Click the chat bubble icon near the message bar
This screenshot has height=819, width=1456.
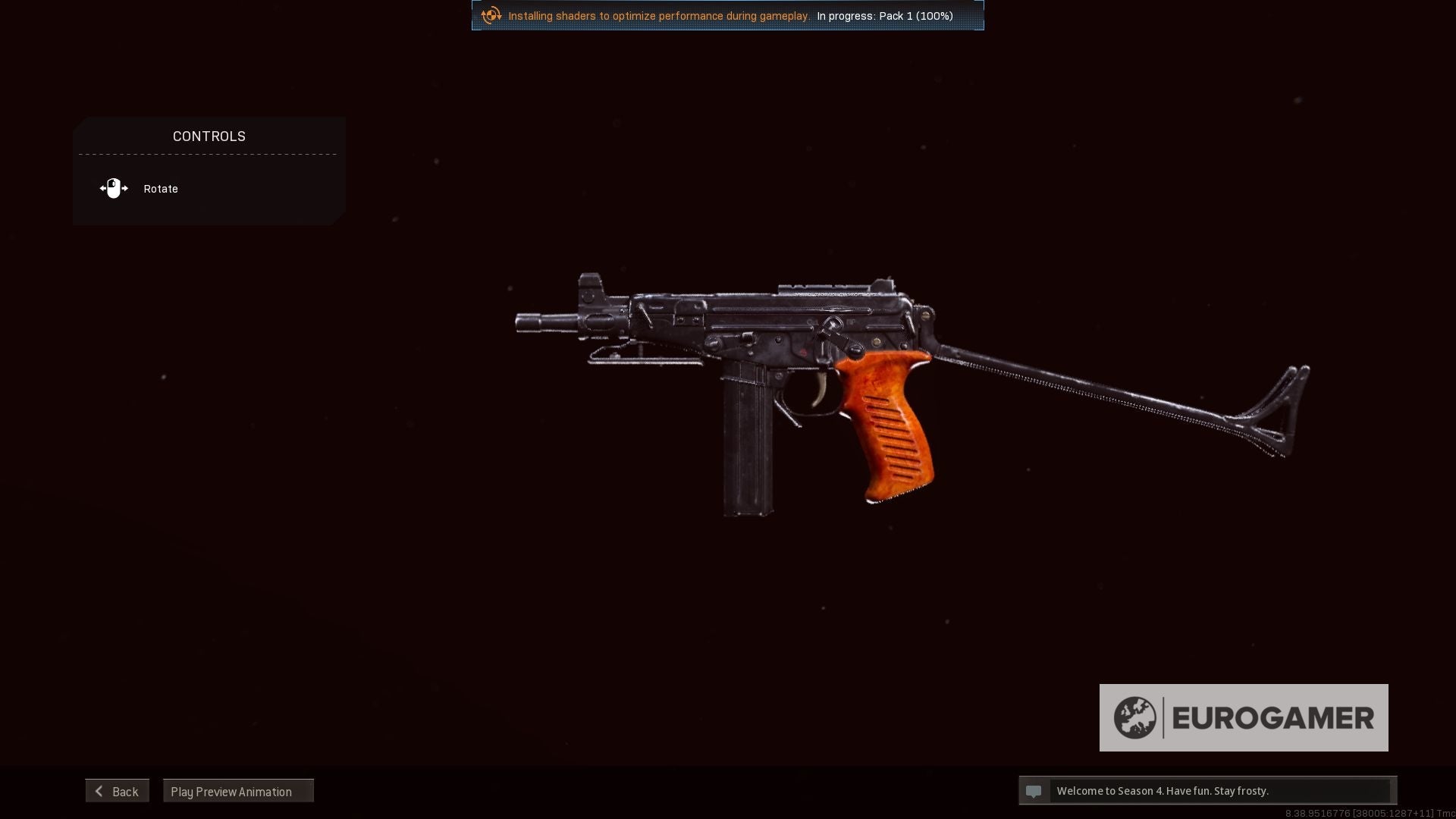pyautogui.click(x=1034, y=791)
